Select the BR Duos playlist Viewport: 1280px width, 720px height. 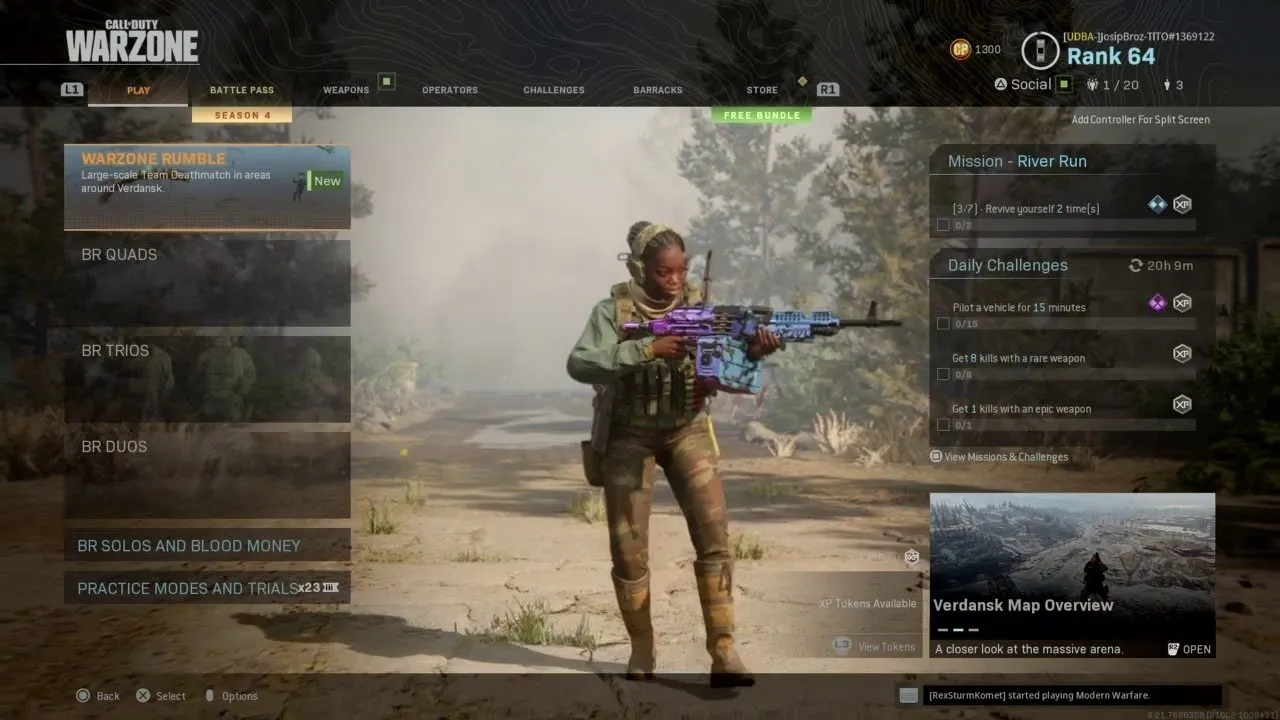click(207, 475)
